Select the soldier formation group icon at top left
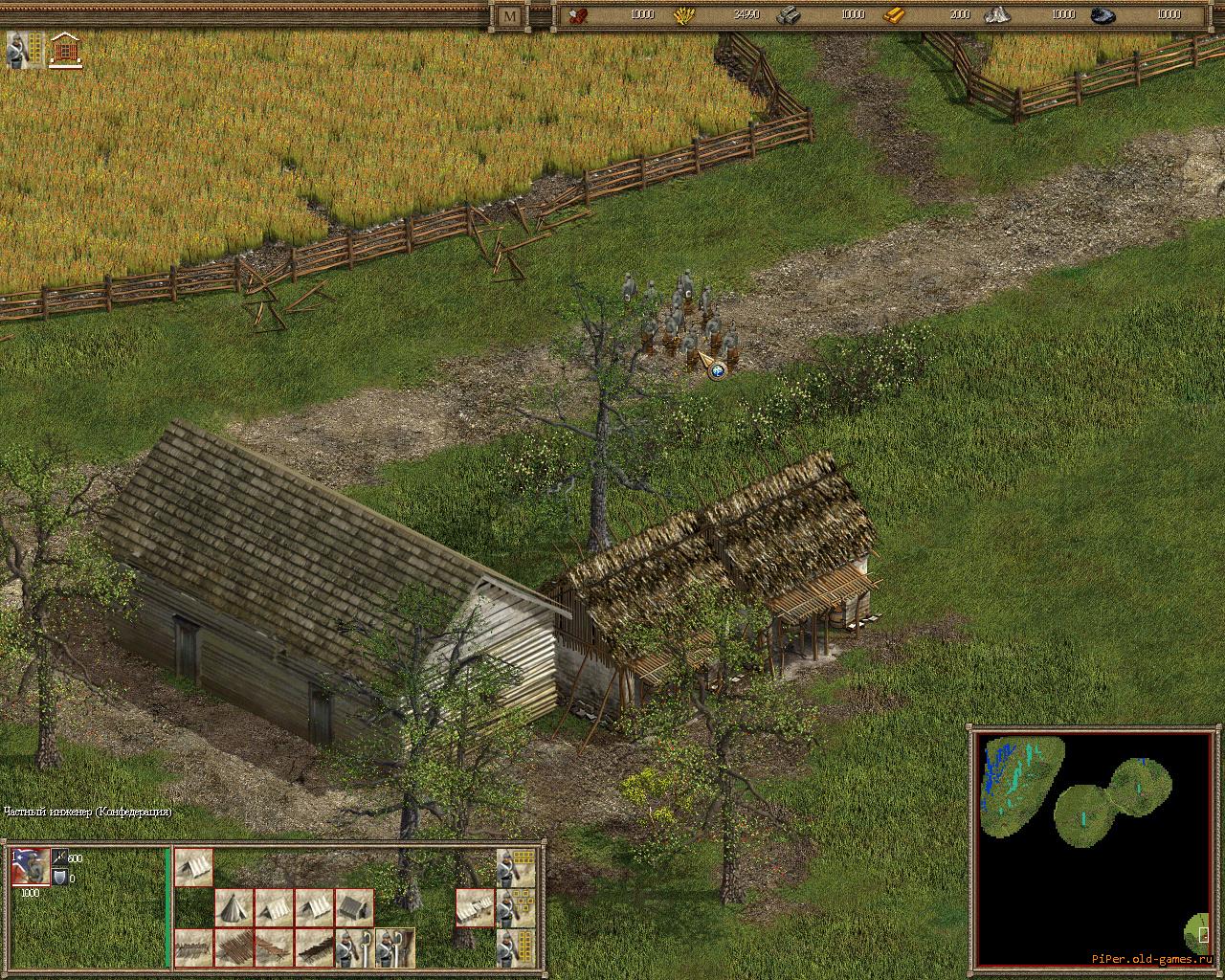 tap(26, 50)
